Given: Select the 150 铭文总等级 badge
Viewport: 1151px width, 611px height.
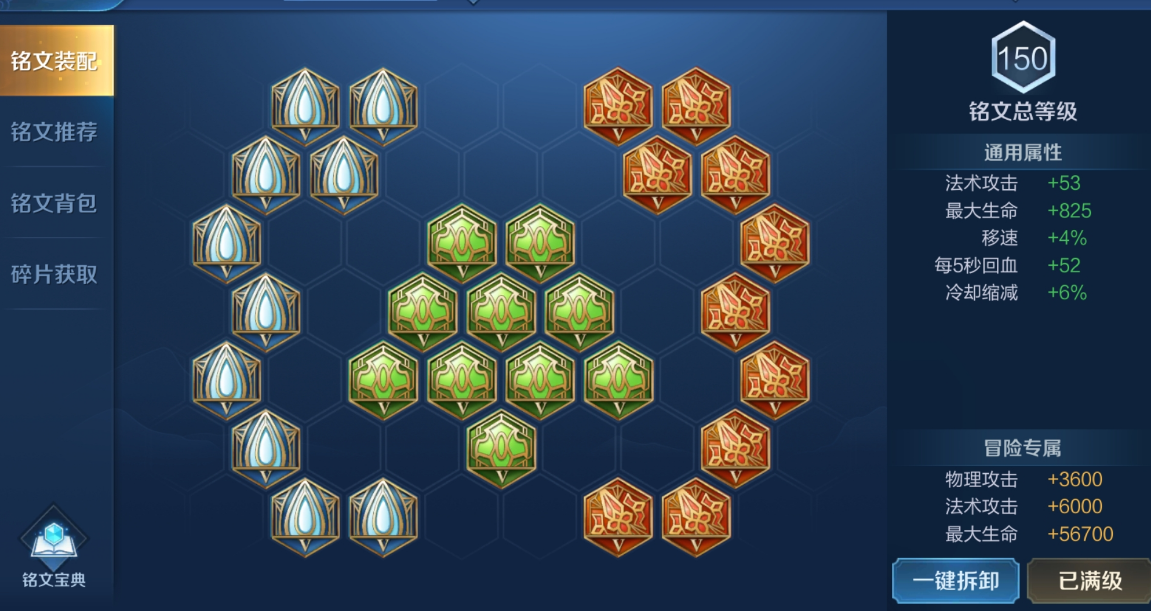Looking at the screenshot, I should 1022,59.
